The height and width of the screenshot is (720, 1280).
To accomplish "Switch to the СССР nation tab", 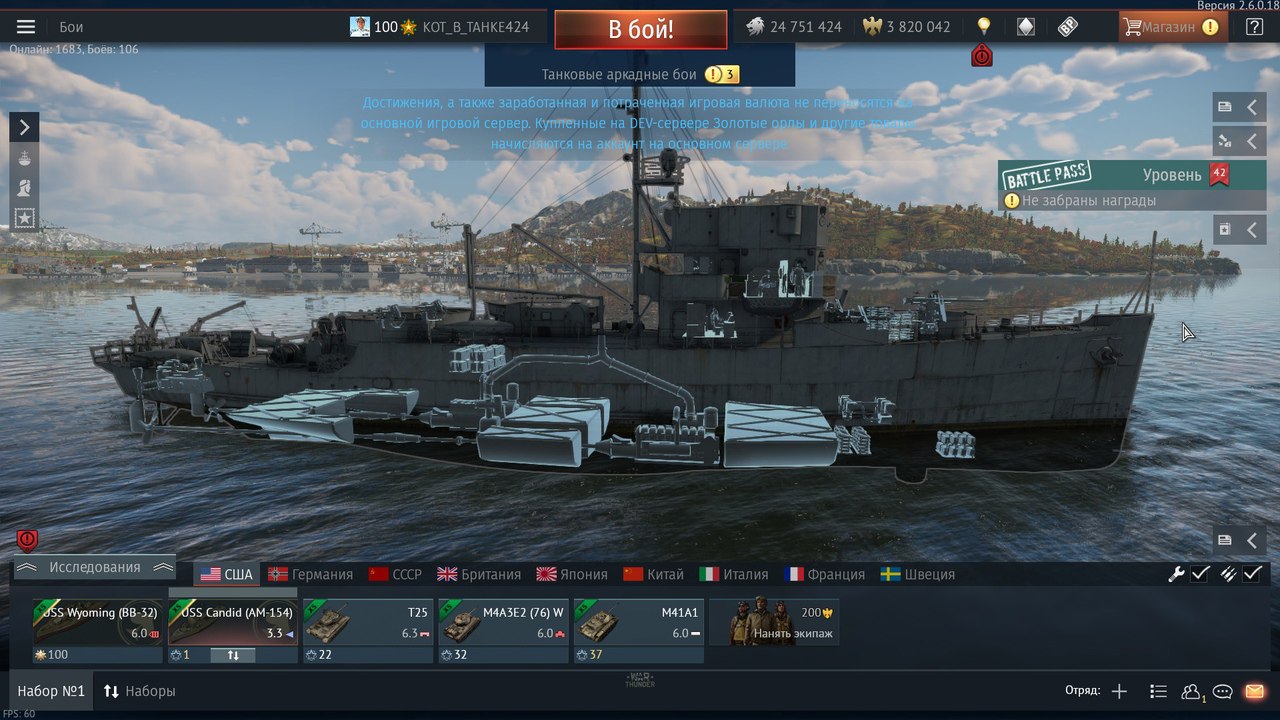I will tap(396, 574).
